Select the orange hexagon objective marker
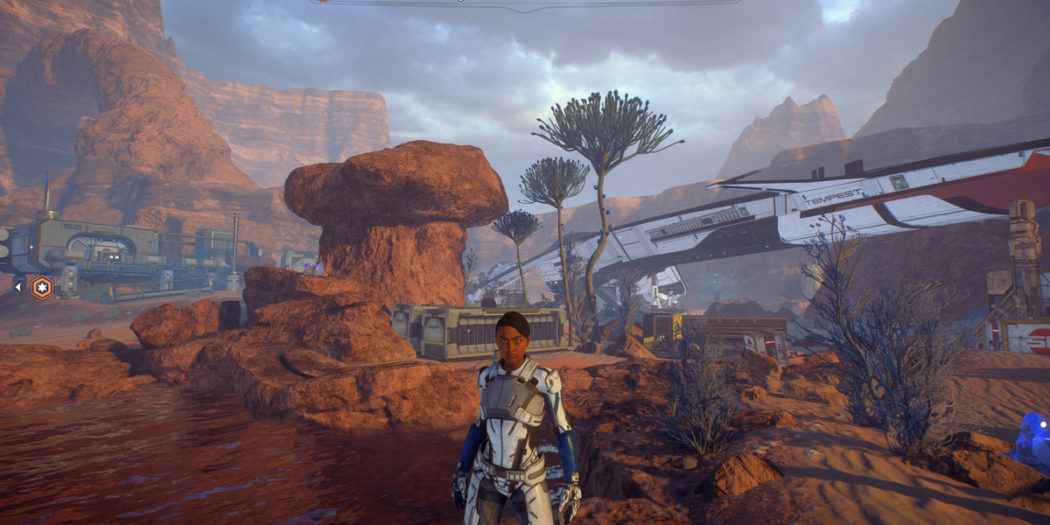1050x525 pixels. click(42, 288)
